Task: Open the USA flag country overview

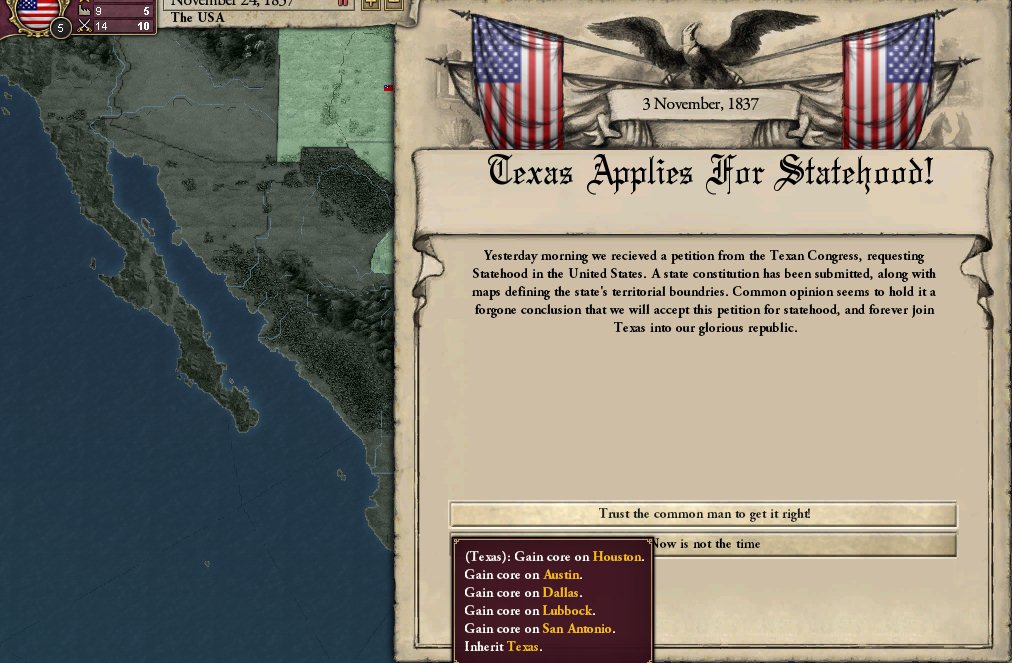Action: point(38,10)
